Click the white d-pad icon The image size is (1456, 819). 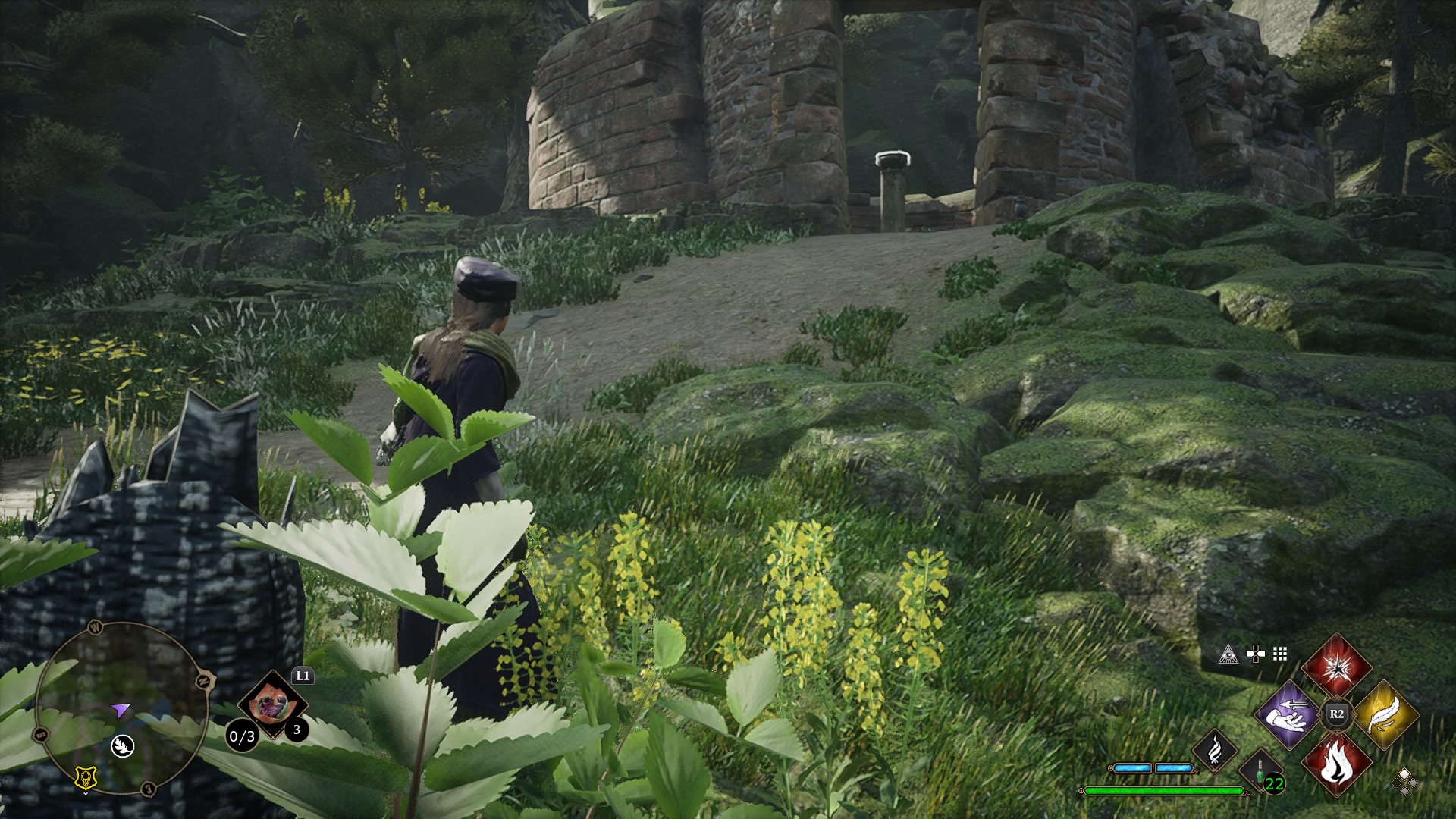tap(1255, 654)
